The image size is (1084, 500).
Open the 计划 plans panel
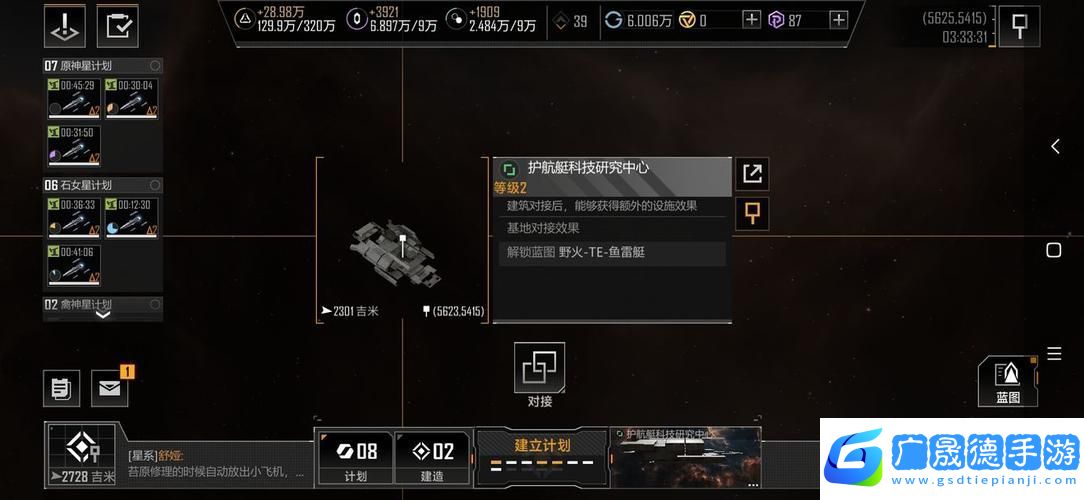pyautogui.click(x=355, y=458)
